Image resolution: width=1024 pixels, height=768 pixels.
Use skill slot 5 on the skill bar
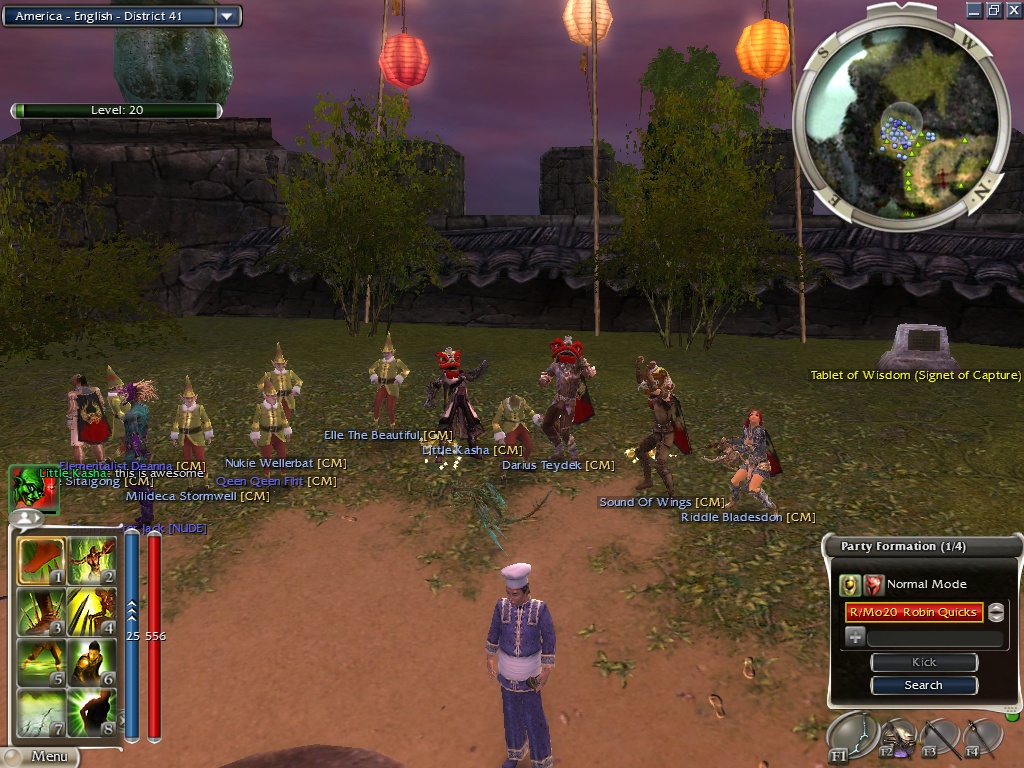coord(41,663)
